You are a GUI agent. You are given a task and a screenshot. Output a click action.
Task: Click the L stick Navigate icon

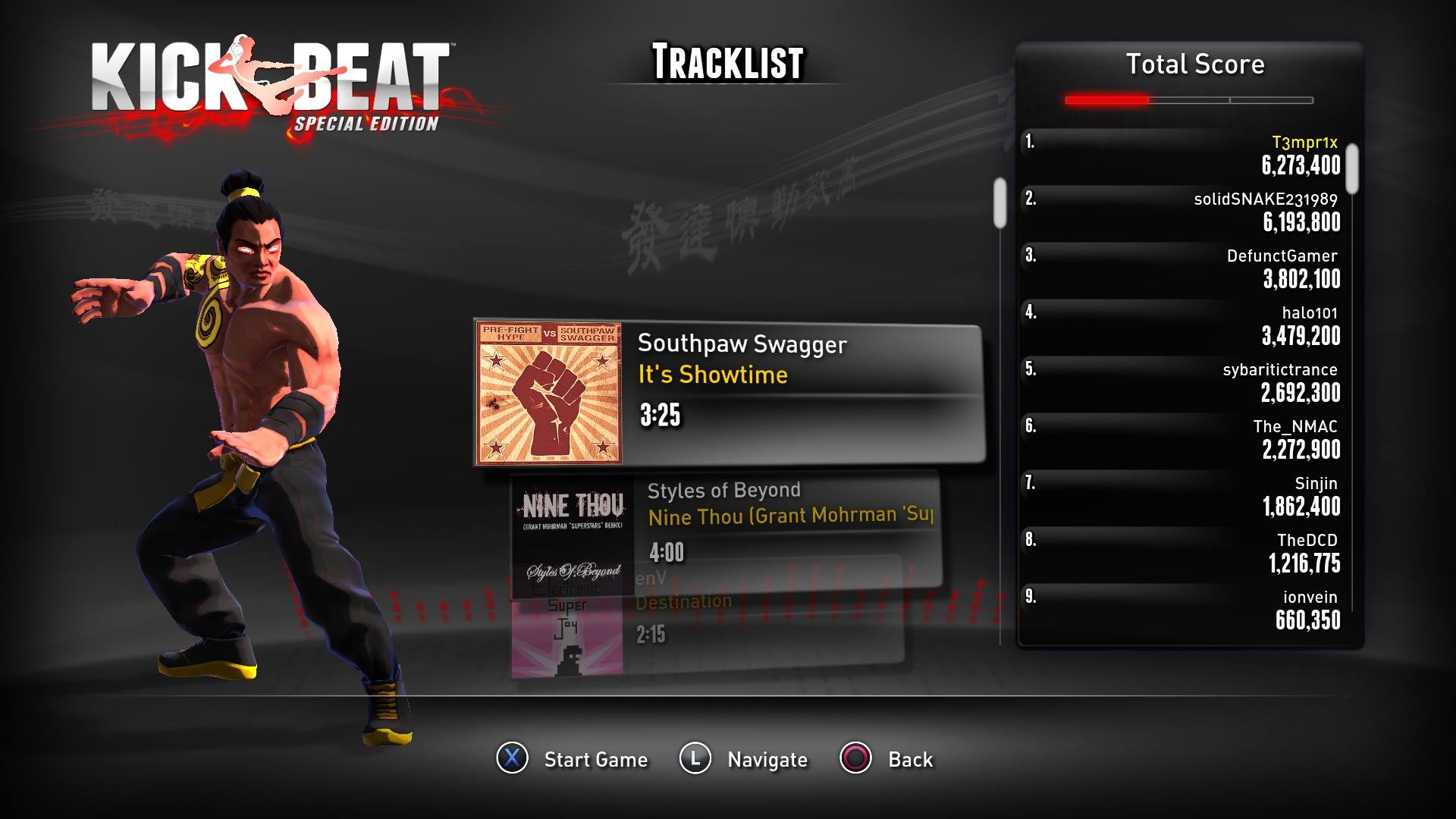(697, 759)
